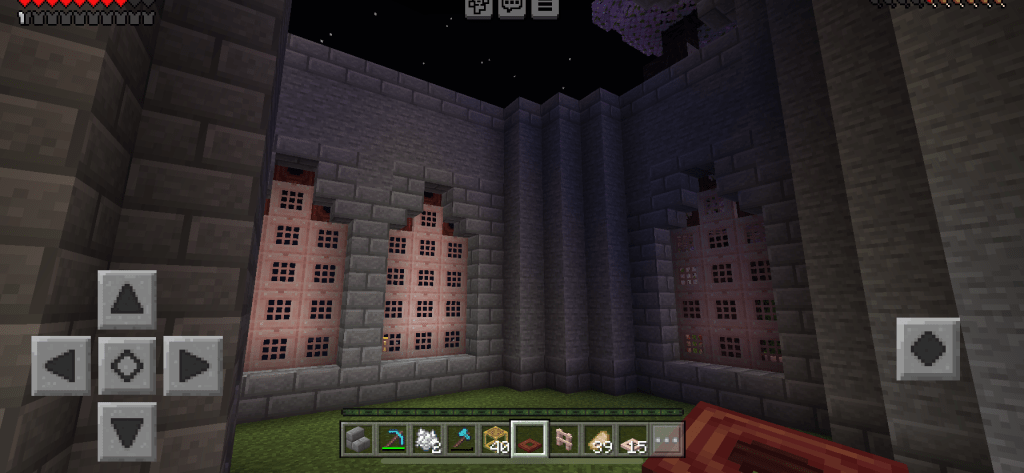This screenshot has height=473, width=1024.
Task: Open the pause menu button
Action: click(x=544, y=7)
